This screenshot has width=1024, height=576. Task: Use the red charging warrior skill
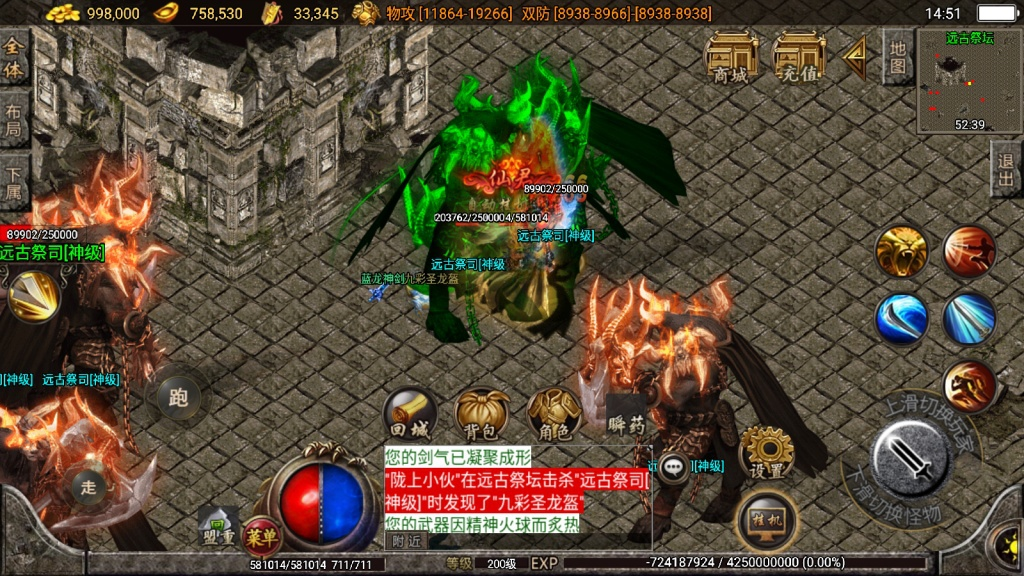(x=969, y=251)
